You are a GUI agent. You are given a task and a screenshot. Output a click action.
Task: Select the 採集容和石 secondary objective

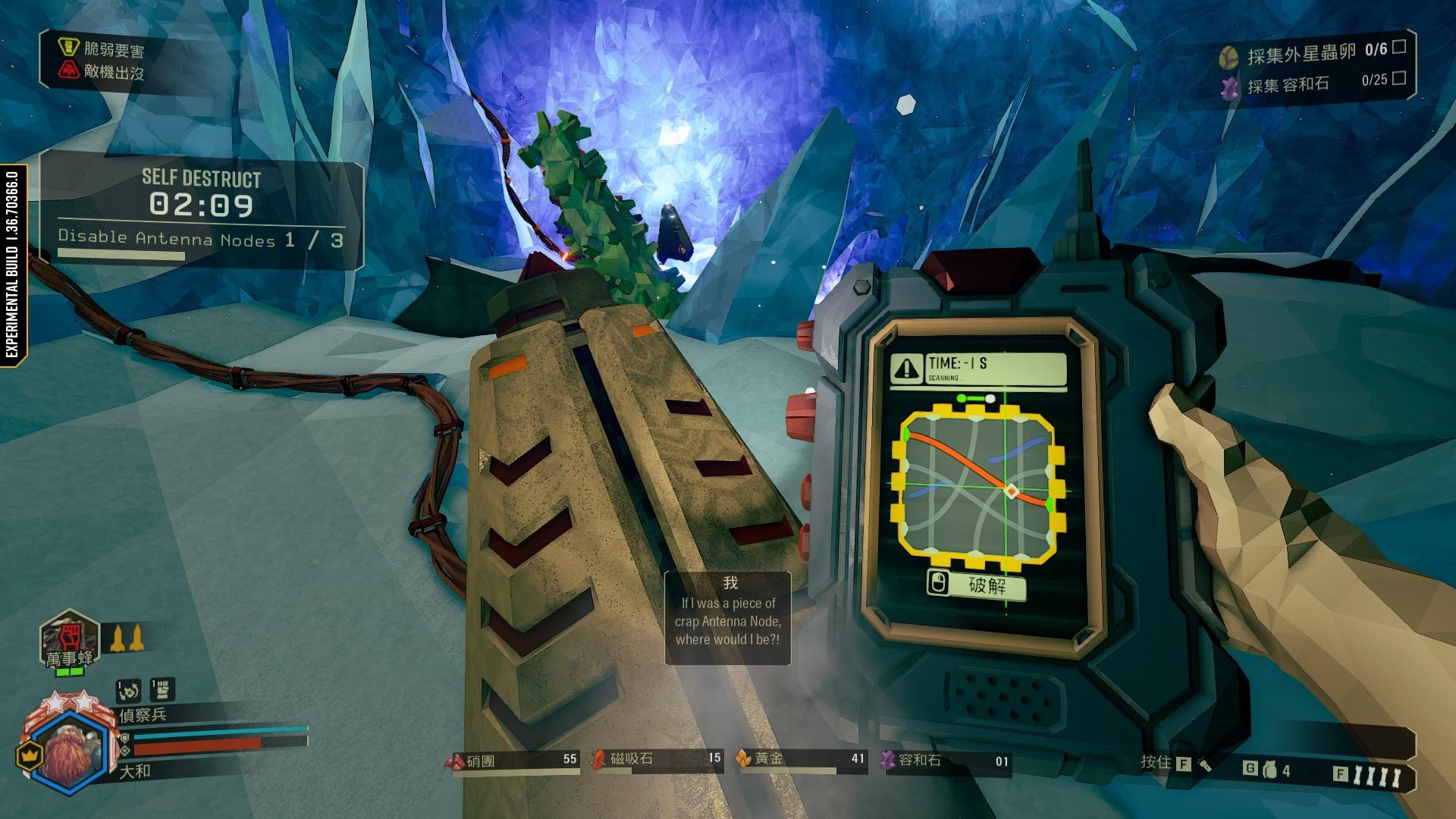[1288, 84]
